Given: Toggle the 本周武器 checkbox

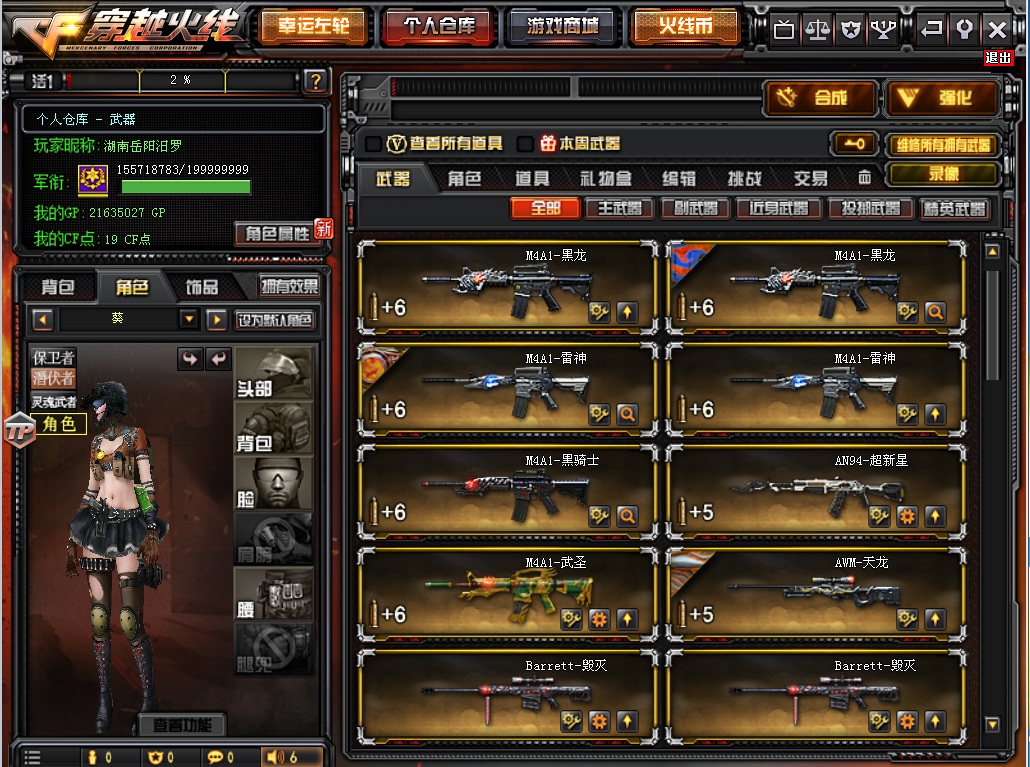Looking at the screenshot, I should [x=525, y=144].
